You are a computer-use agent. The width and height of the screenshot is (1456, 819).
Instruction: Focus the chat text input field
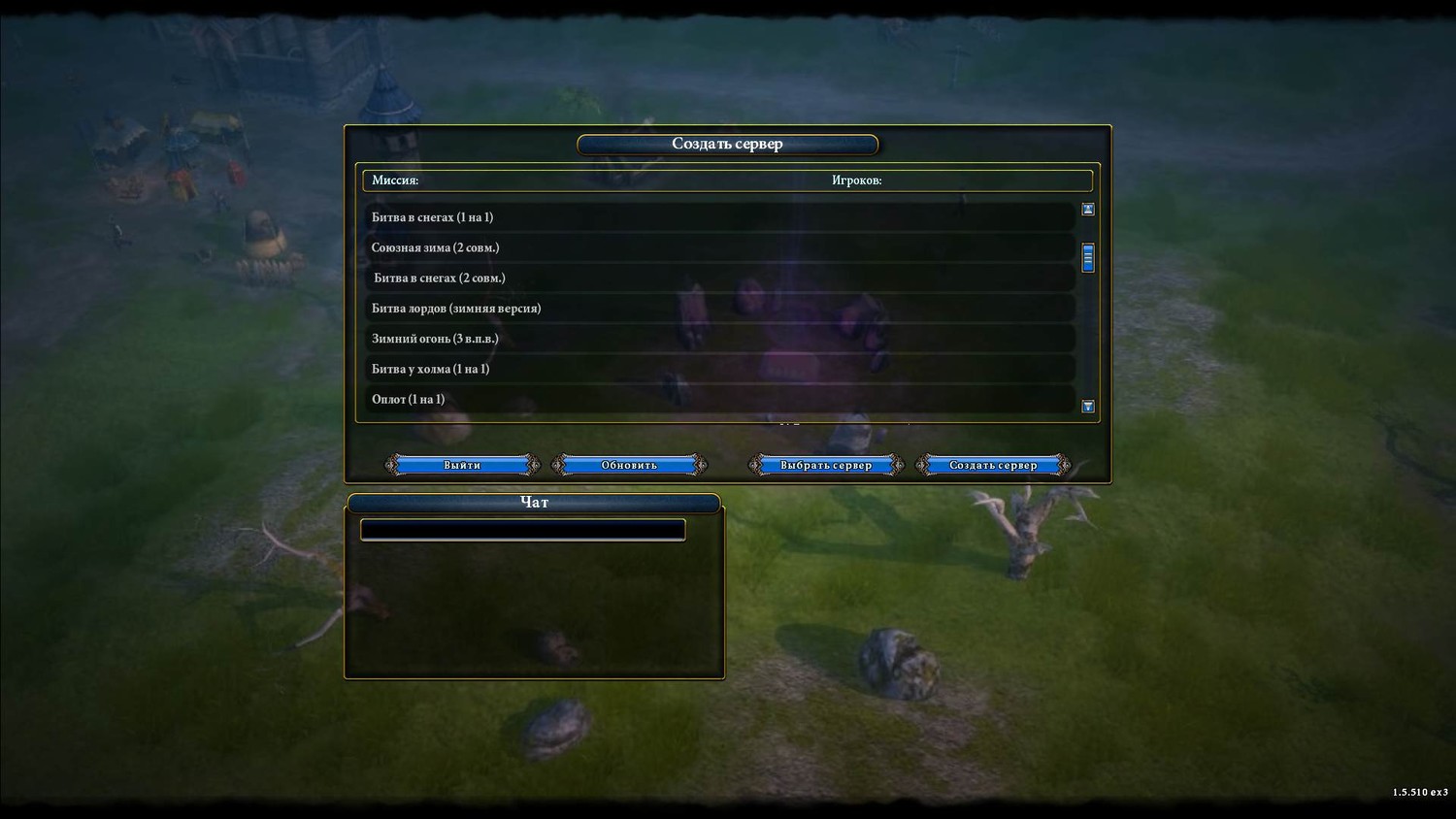523,530
